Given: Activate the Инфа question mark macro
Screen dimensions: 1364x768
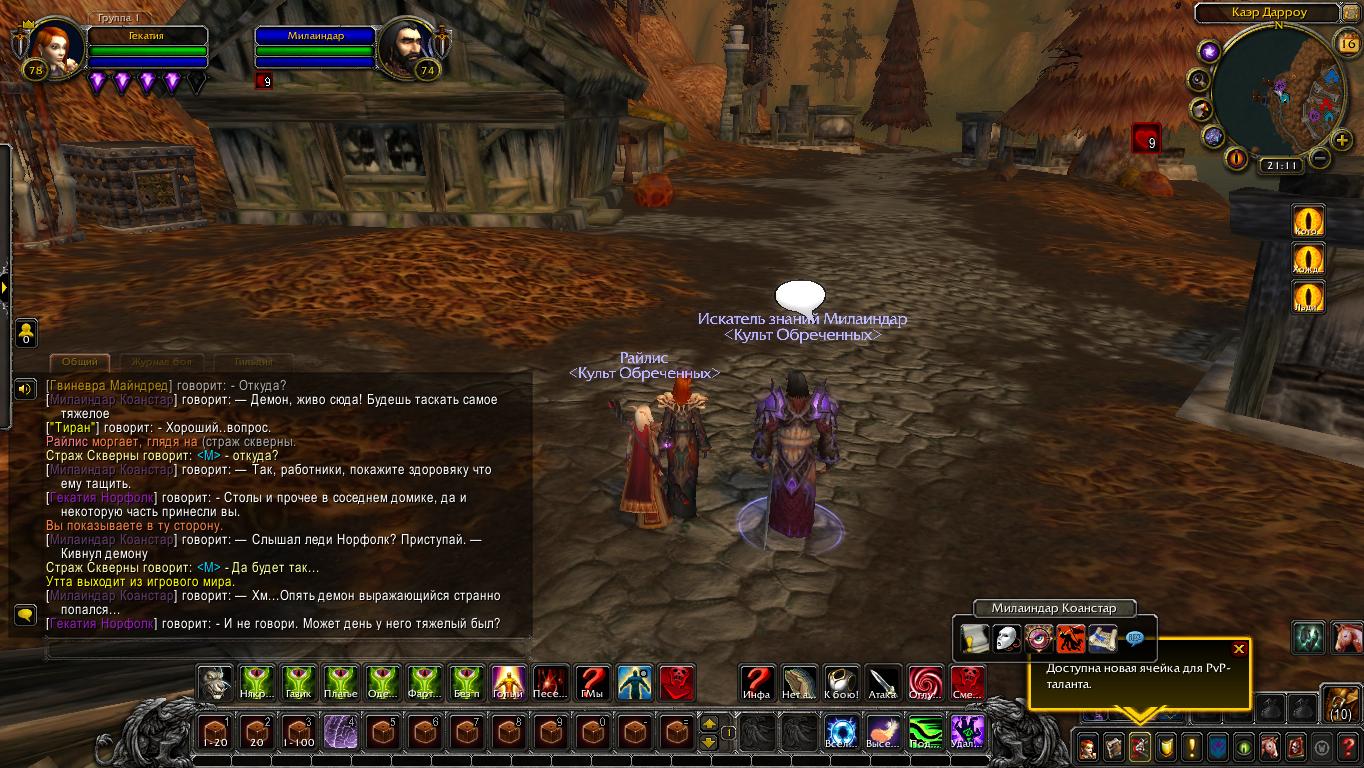Looking at the screenshot, I should pos(757,683).
